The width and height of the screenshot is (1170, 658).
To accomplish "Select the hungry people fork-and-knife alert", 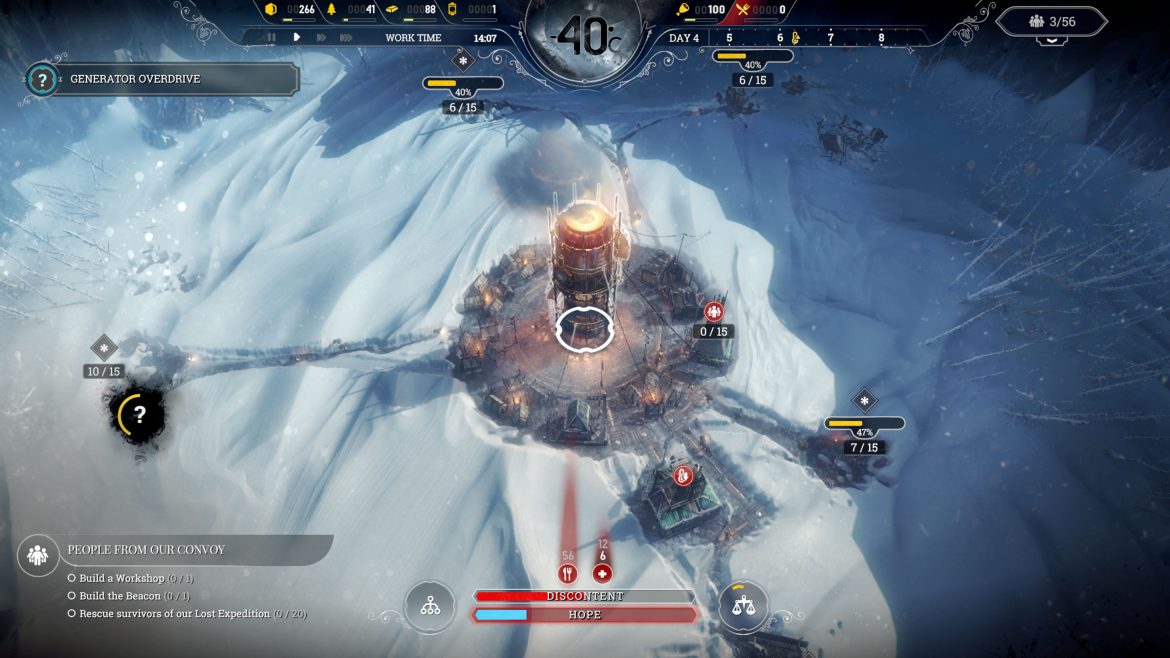I will 568,574.
